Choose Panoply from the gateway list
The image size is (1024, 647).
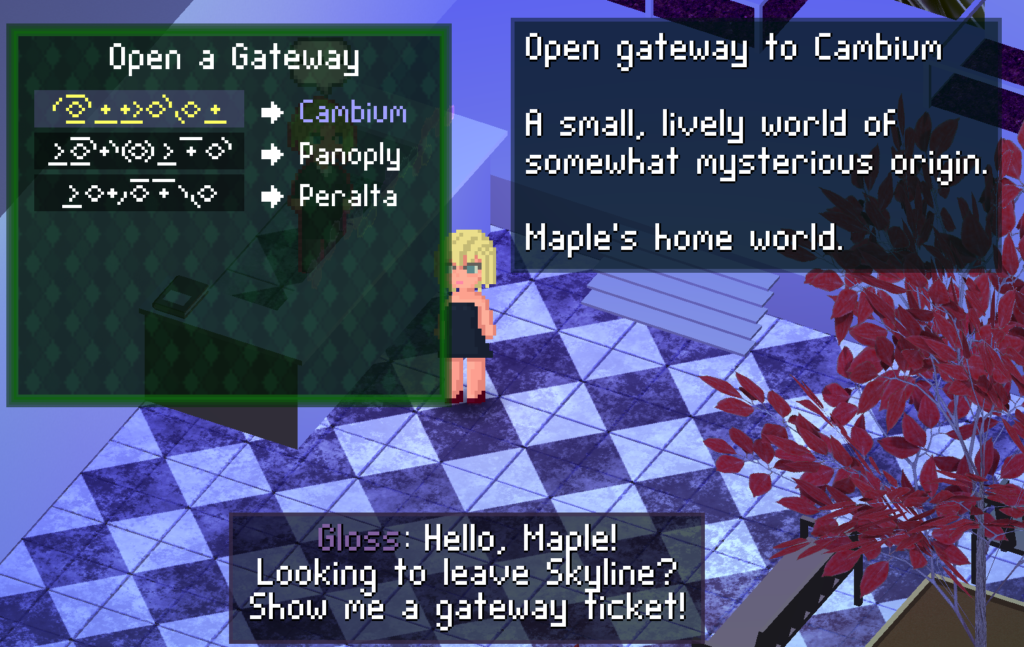[x=349, y=154]
